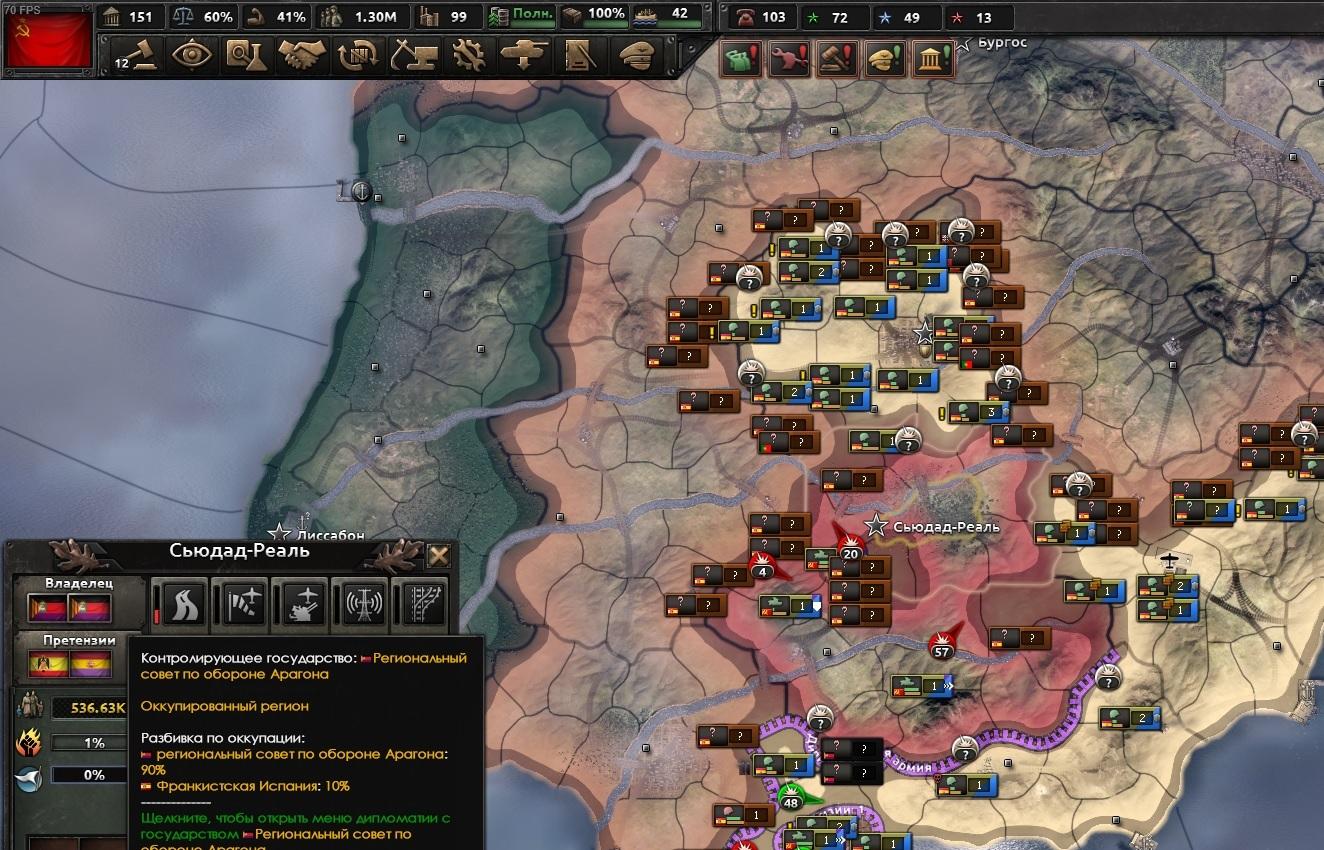Click the bank building alert icon
The image size is (1324, 850).
tap(932, 59)
